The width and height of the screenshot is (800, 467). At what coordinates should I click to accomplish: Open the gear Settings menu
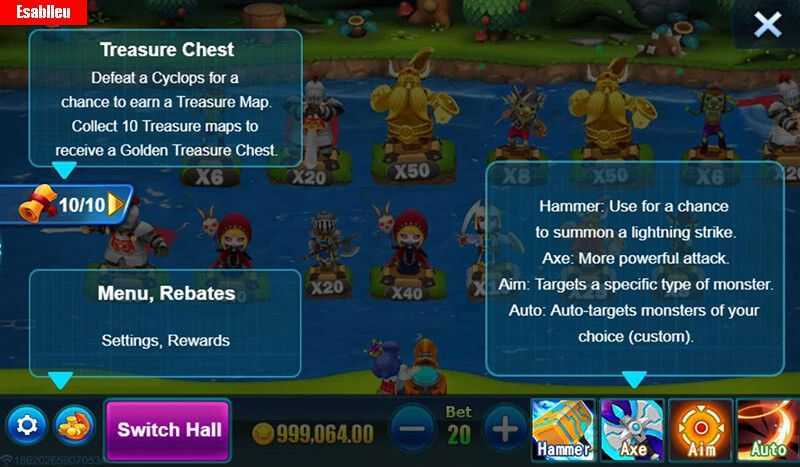pyautogui.click(x=27, y=428)
